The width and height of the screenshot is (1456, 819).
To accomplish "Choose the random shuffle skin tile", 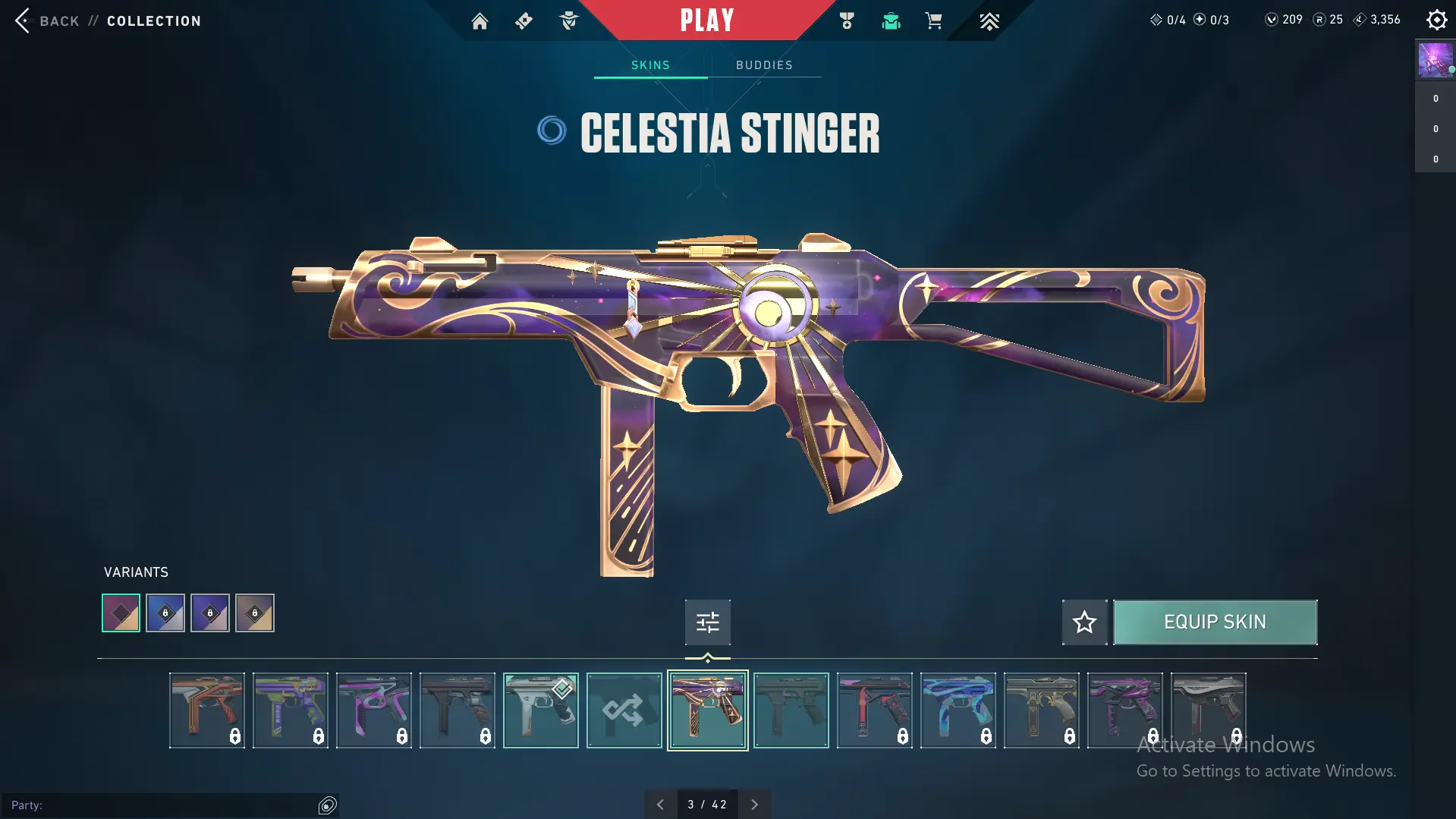I will (624, 710).
